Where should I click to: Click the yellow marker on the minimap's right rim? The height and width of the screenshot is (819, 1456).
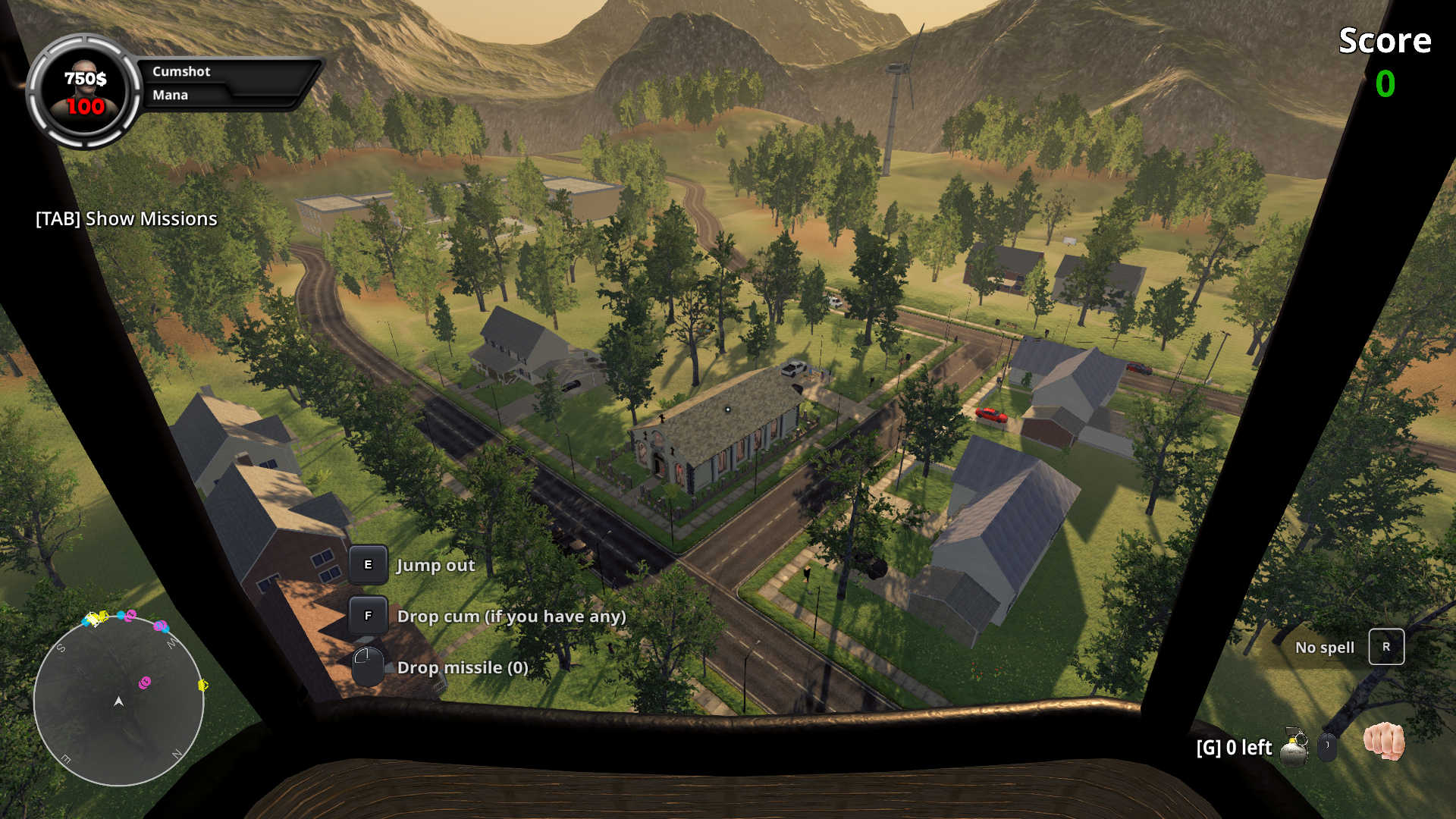(202, 685)
